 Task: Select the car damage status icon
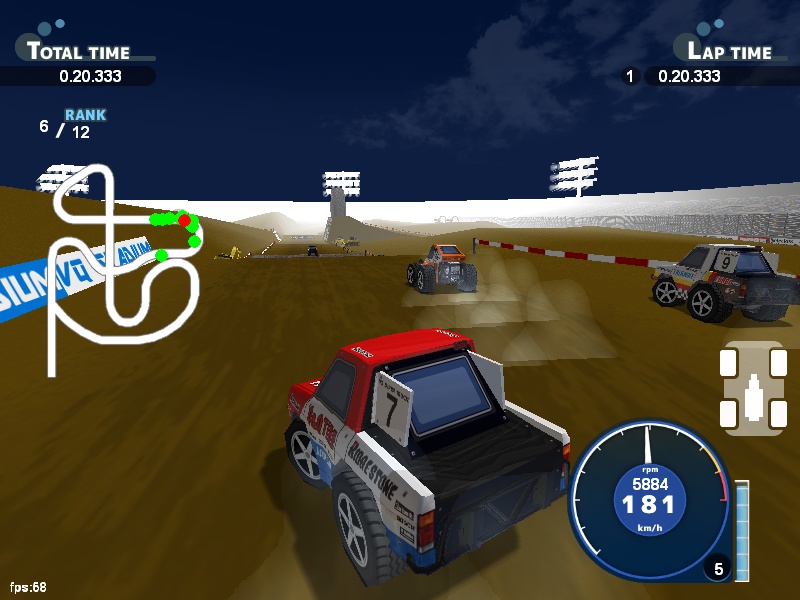click(752, 388)
